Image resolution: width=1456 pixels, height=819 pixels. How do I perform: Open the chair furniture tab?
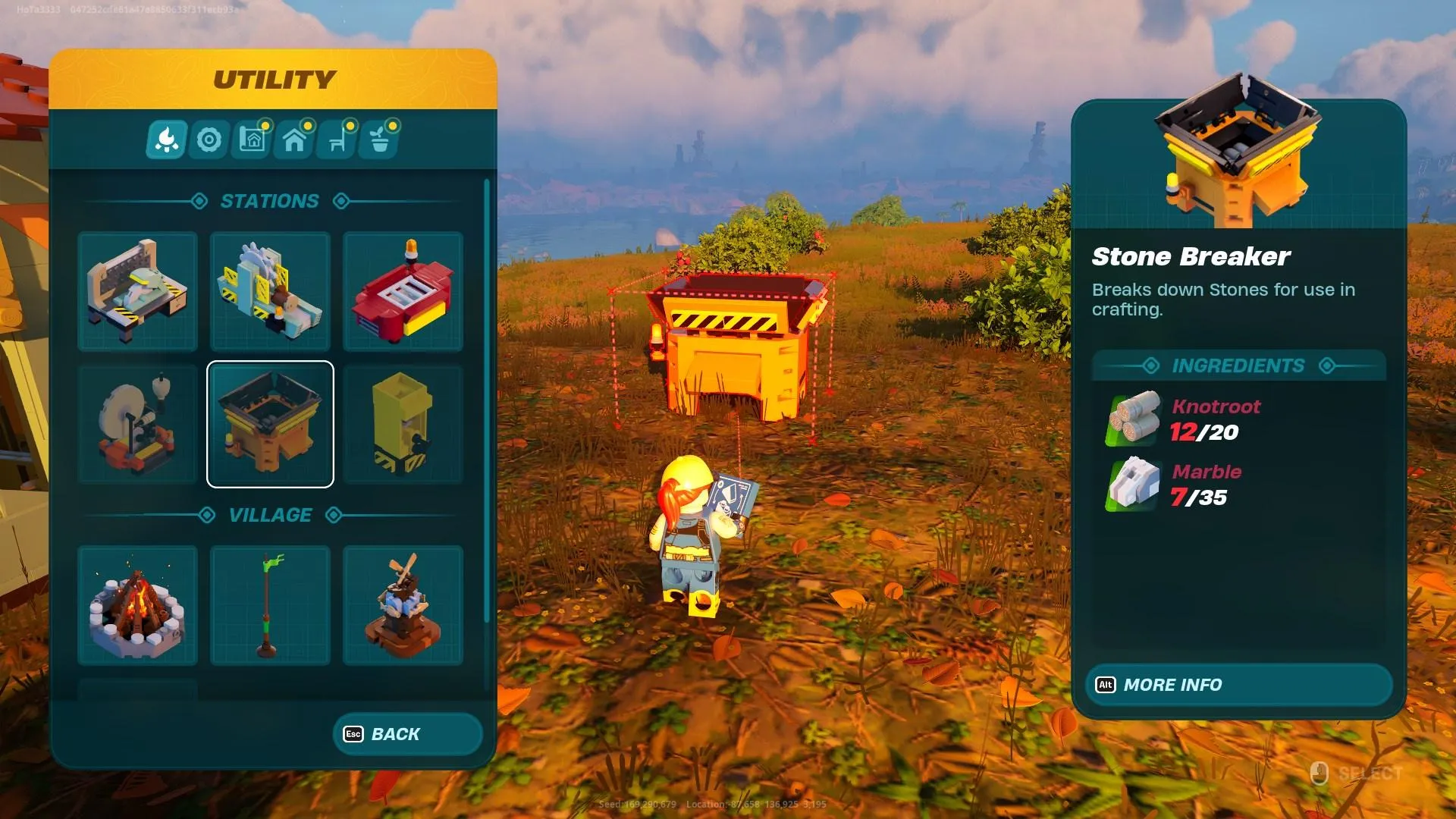pyautogui.click(x=338, y=140)
